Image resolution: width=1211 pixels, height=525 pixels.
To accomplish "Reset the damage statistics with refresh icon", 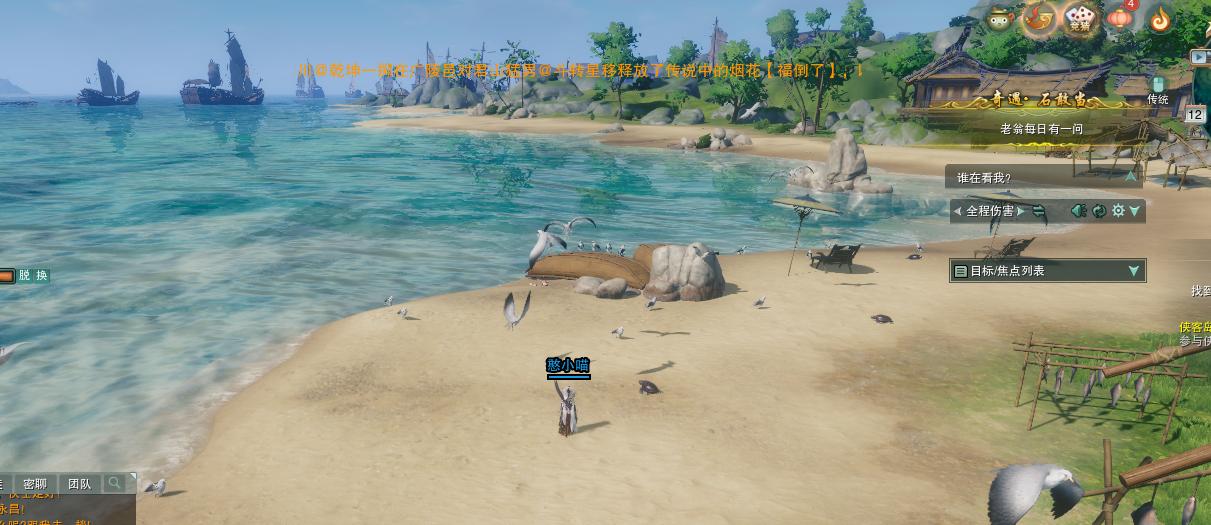I will 1099,211.
